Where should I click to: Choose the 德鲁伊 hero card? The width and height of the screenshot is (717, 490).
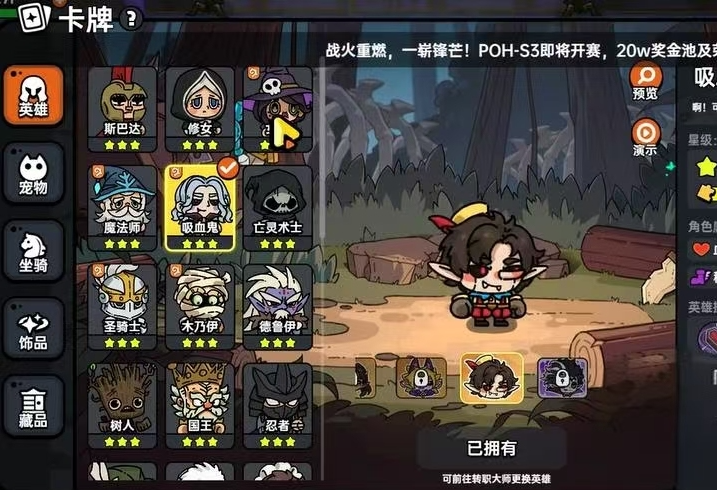click(277, 305)
